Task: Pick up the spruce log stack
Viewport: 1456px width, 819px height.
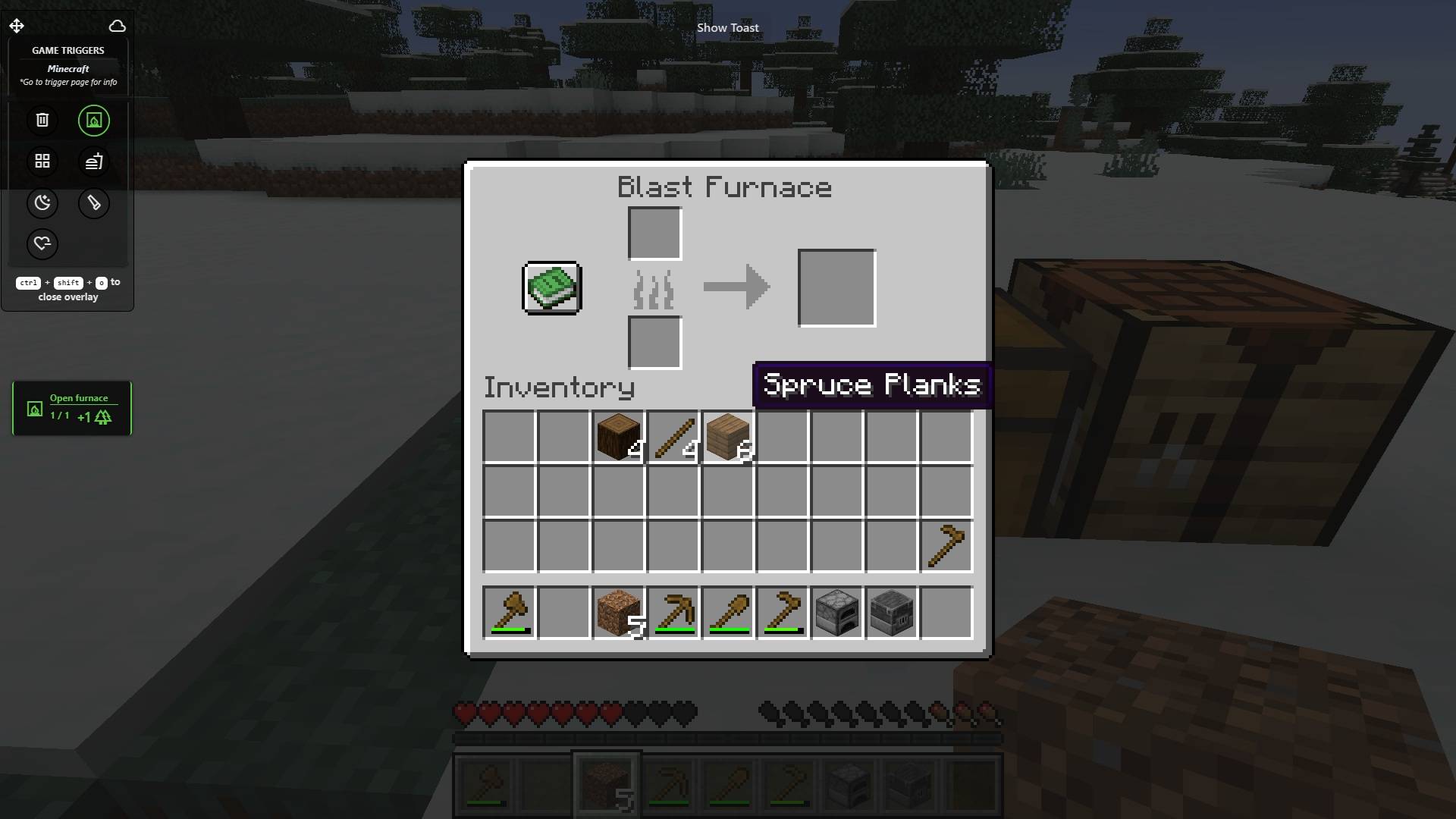Action: tap(618, 437)
